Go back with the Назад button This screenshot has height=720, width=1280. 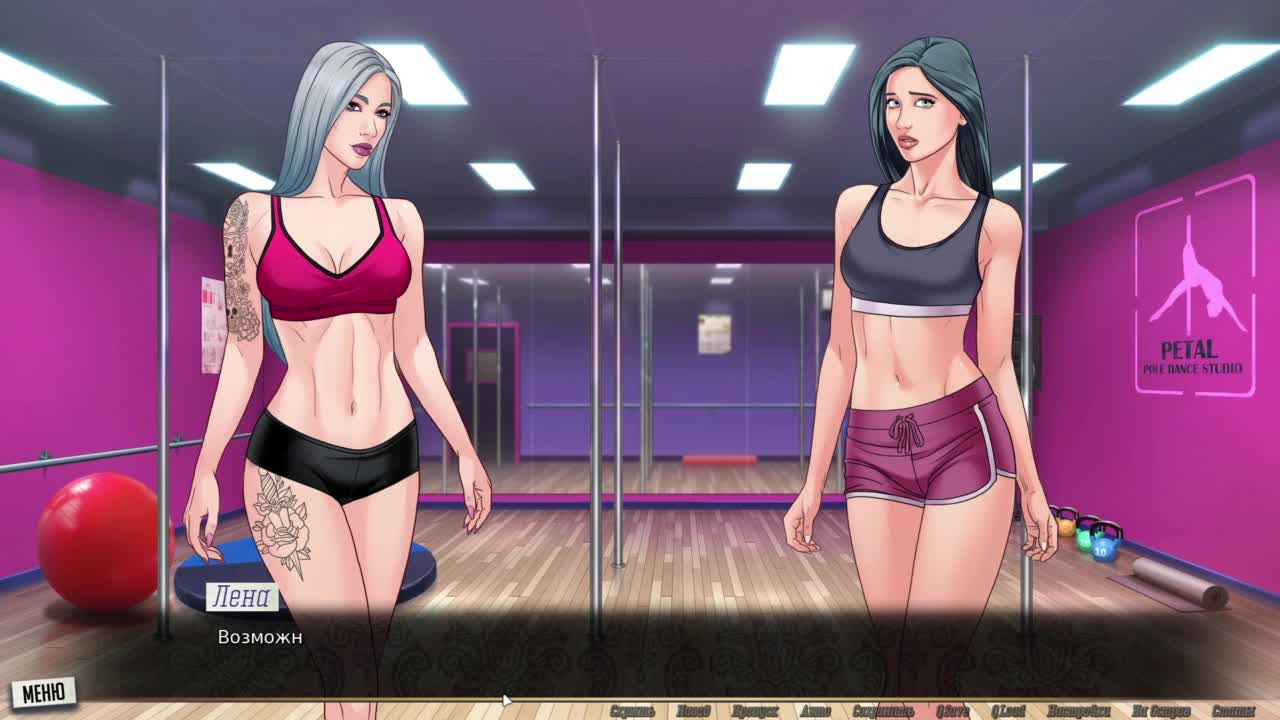(693, 711)
